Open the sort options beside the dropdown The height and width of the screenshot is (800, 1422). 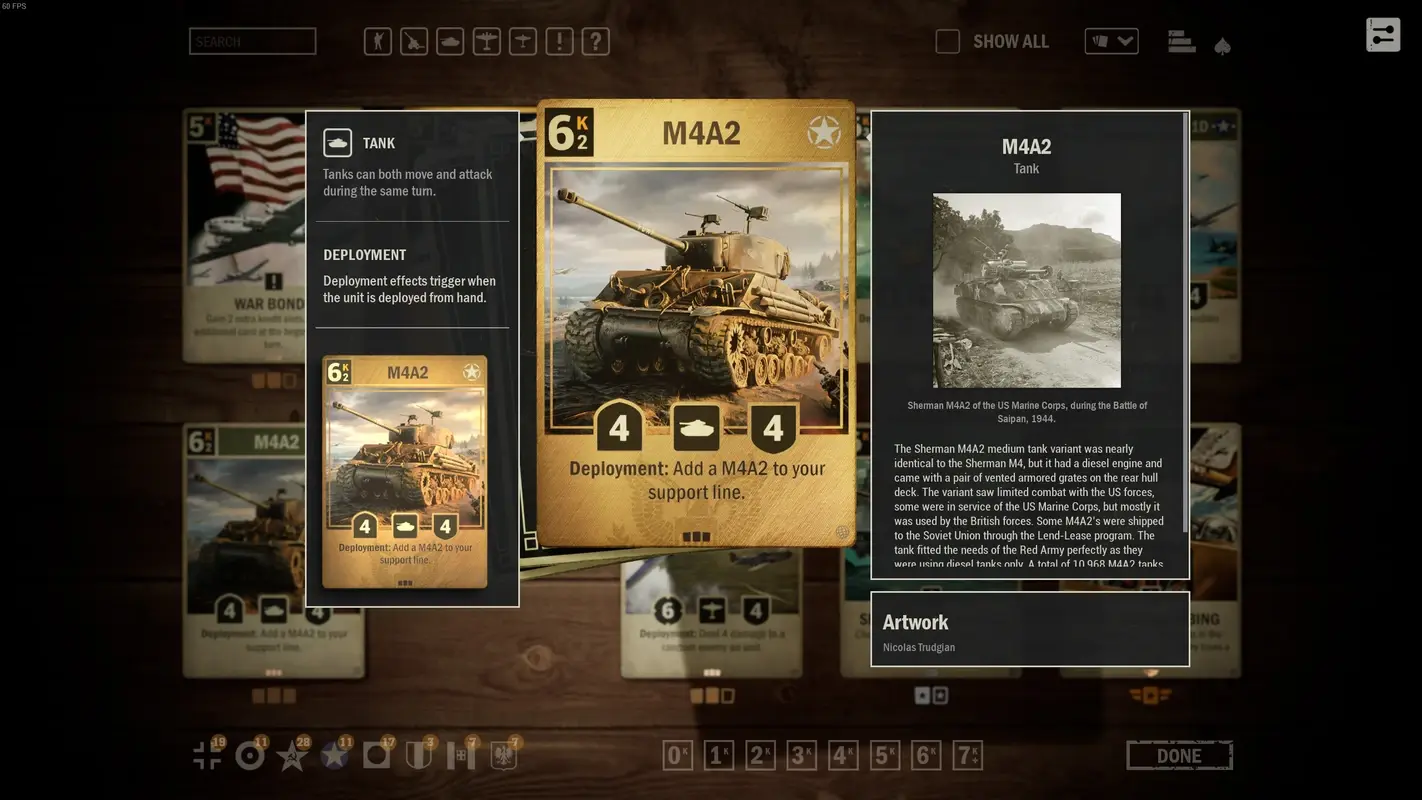coord(1181,40)
